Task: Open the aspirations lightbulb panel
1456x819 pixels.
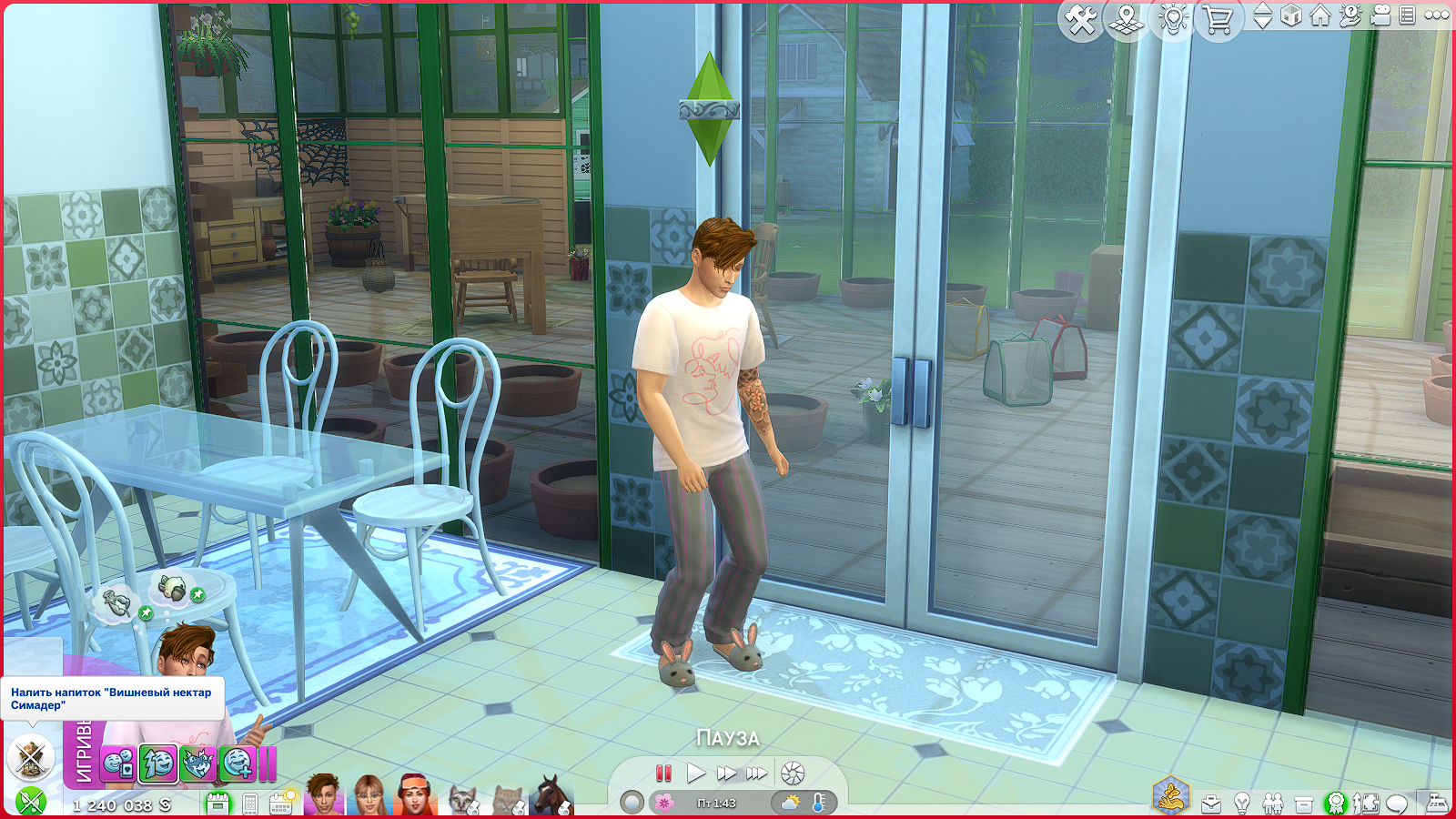Action: tap(1242, 804)
